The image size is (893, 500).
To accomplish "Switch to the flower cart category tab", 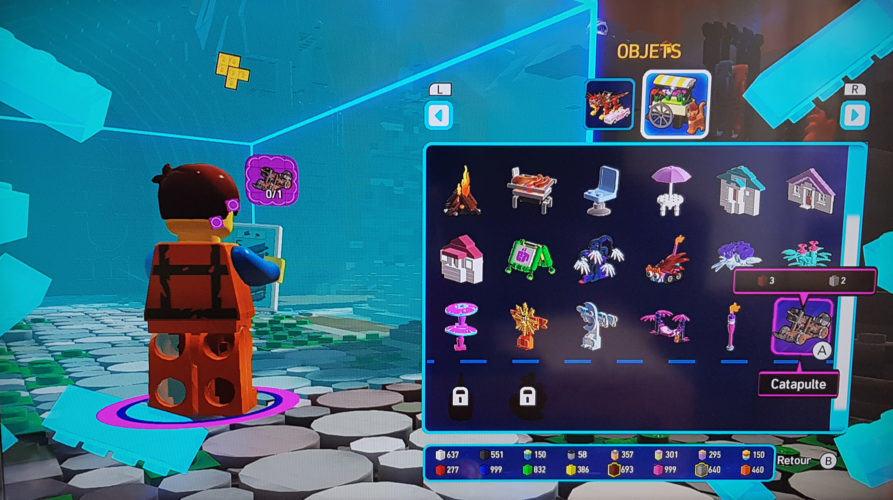I will [x=675, y=104].
